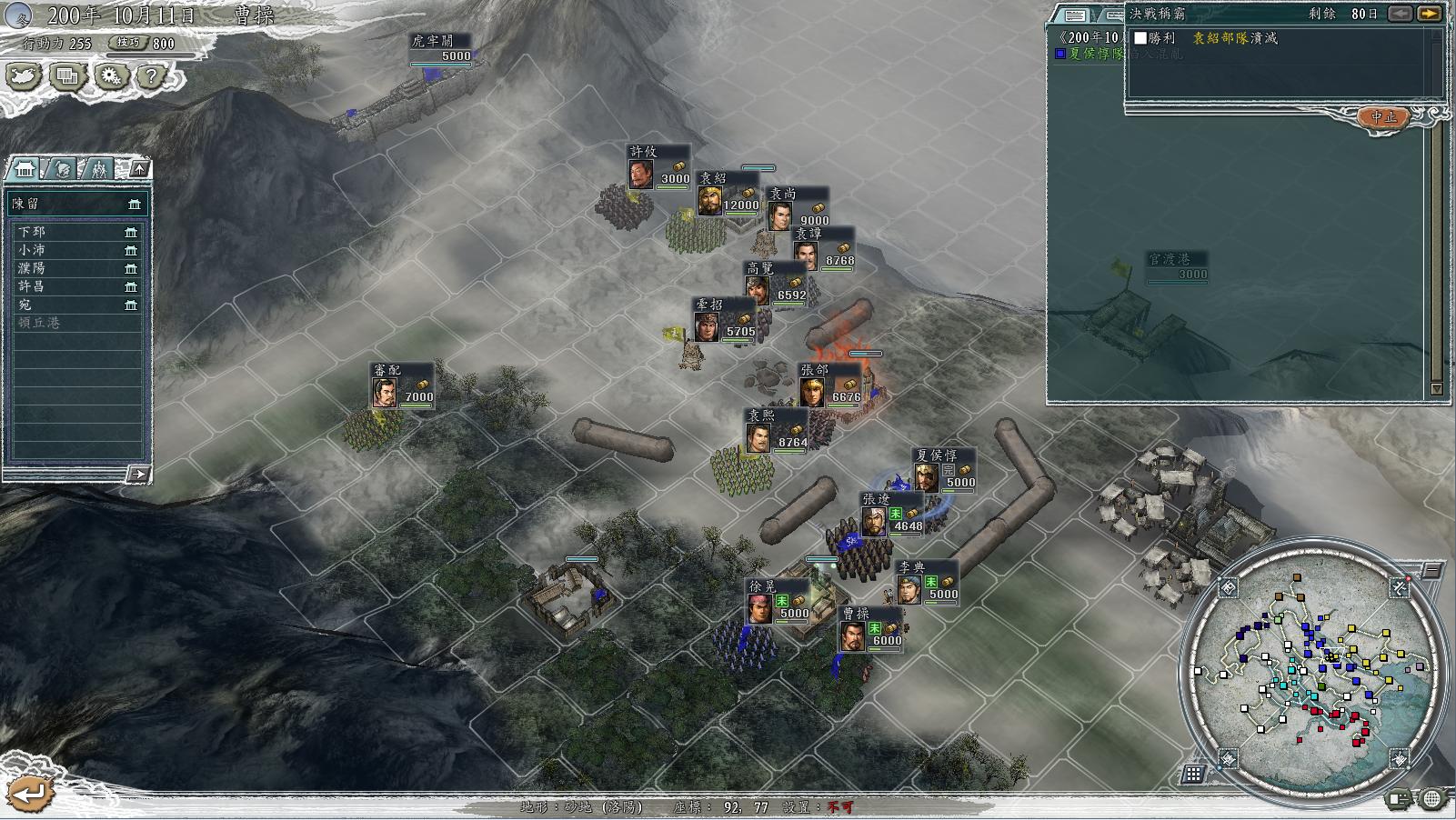This screenshot has width=1456, height=820.
Task: Click the yellow next arrow in objective panel
Action: (1429, 14)
